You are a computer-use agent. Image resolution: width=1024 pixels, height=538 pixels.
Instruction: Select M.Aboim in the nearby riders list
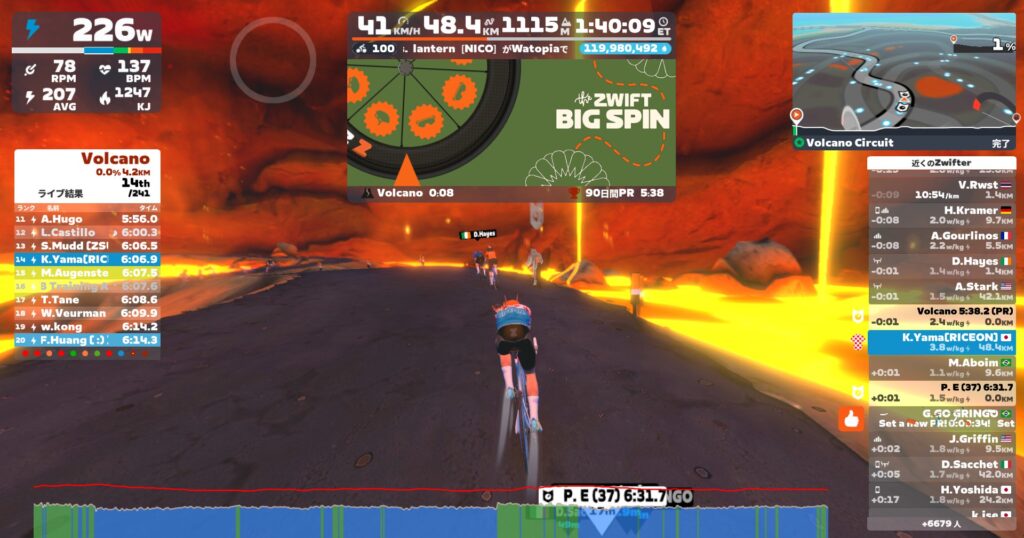pos(941,368)
